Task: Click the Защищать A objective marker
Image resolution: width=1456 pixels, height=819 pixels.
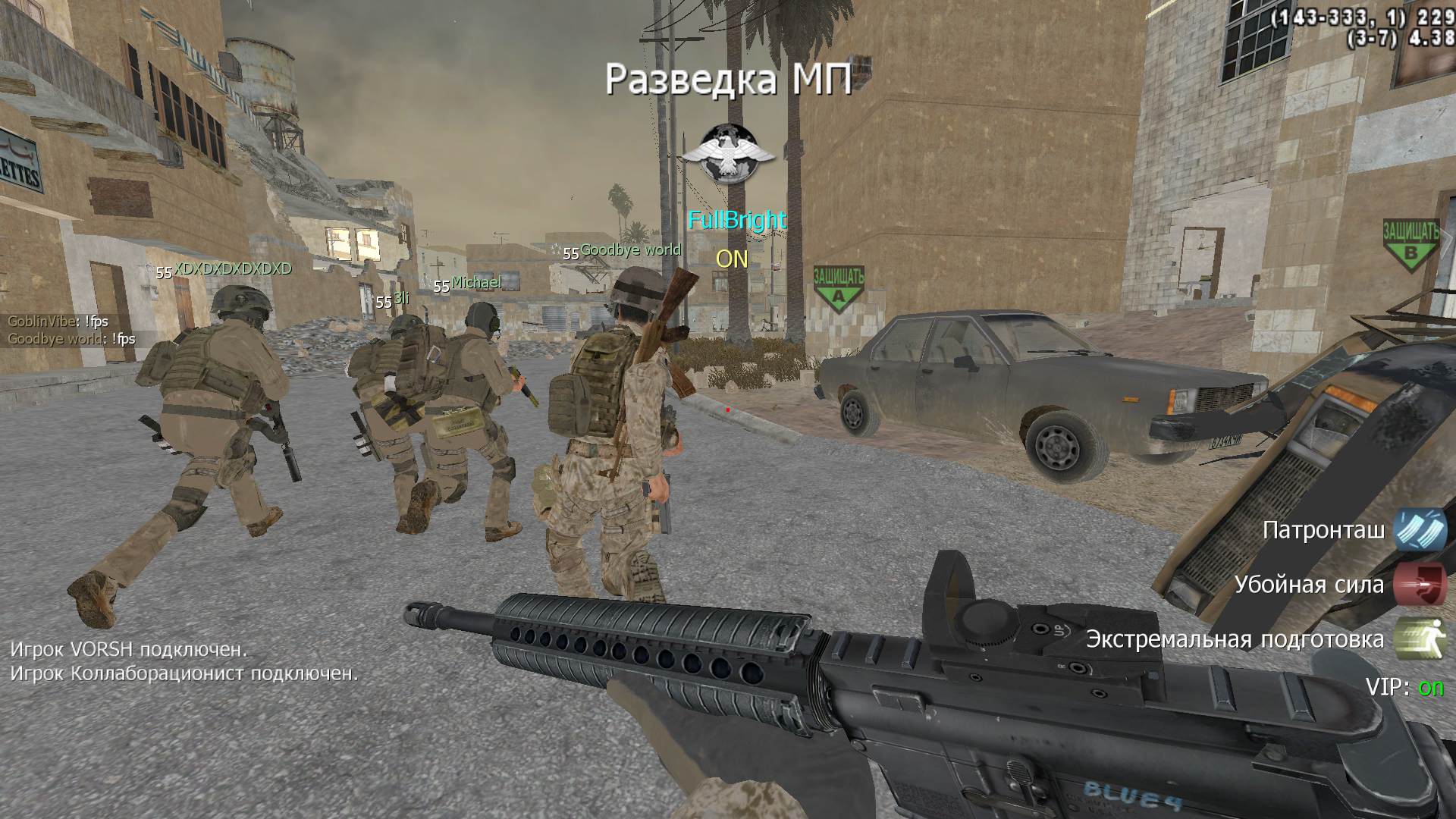Action: (838, 289)
